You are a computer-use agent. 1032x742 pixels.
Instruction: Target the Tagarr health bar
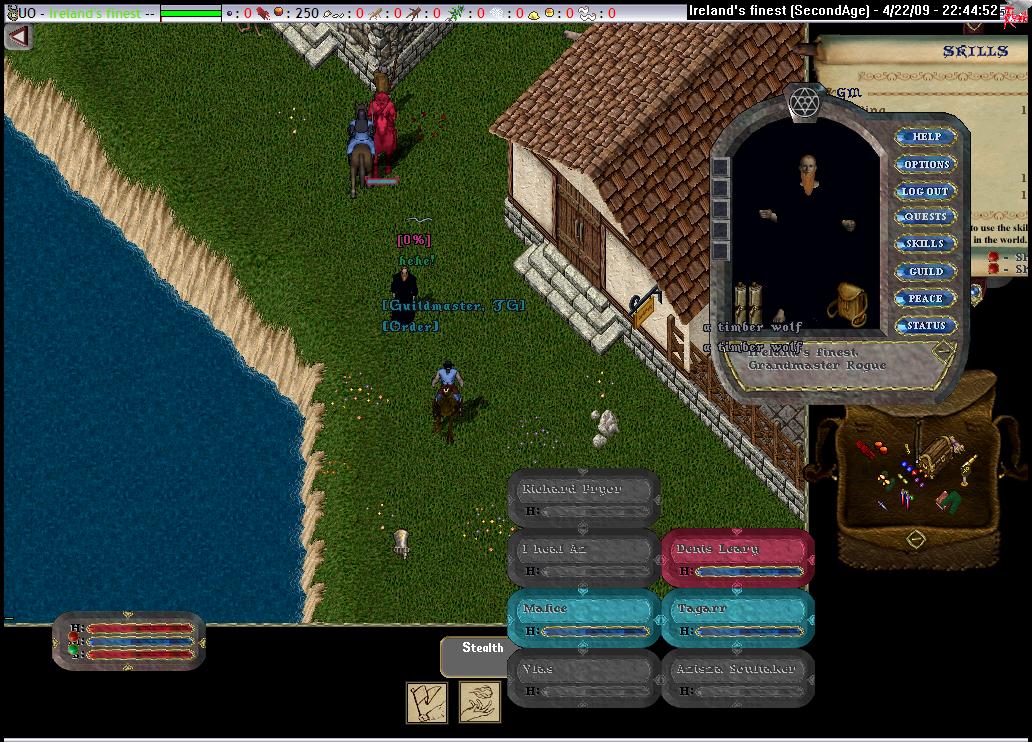pos(737,617)
